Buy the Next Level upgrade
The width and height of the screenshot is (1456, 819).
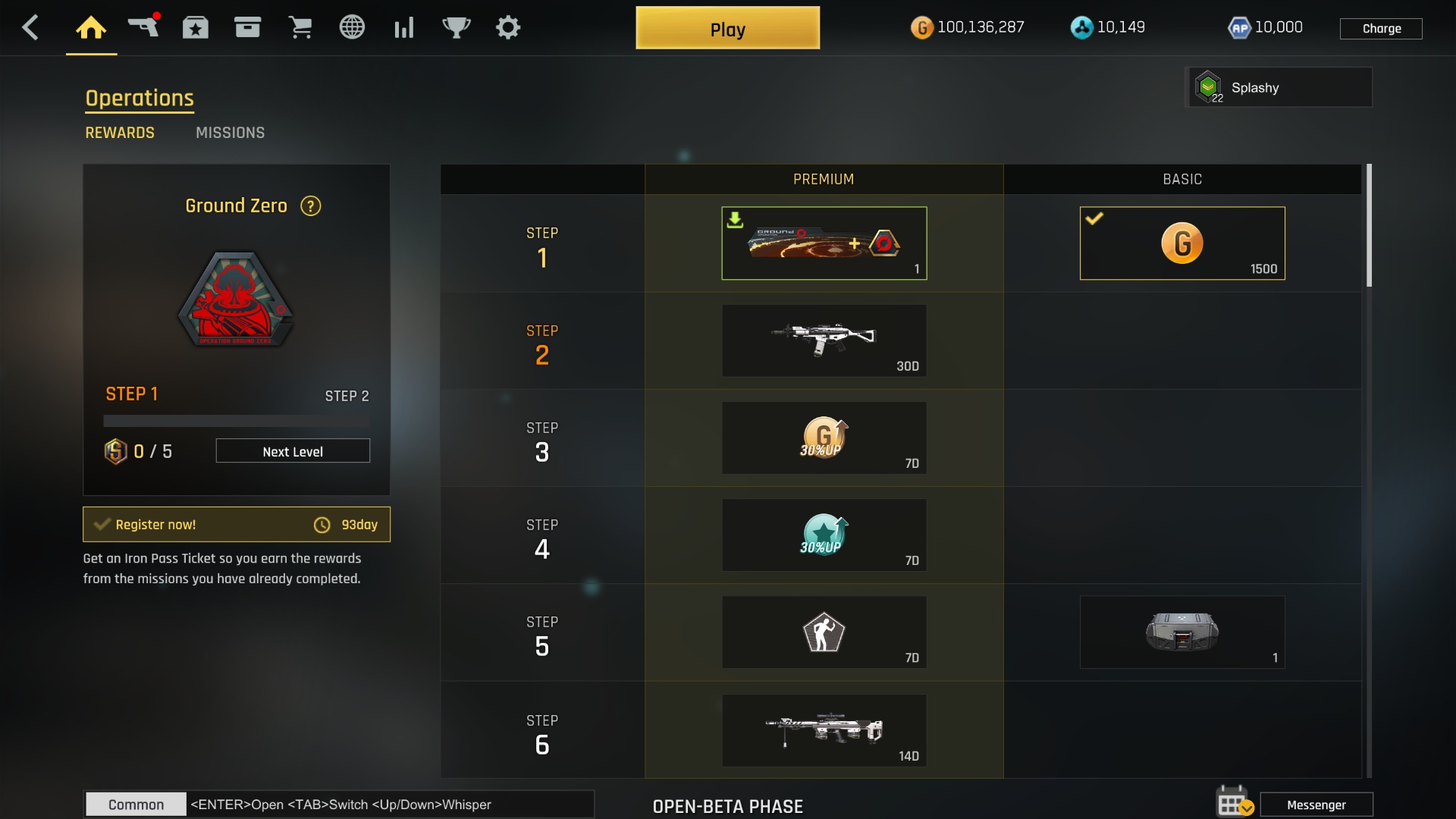click(x=293, y=451)
